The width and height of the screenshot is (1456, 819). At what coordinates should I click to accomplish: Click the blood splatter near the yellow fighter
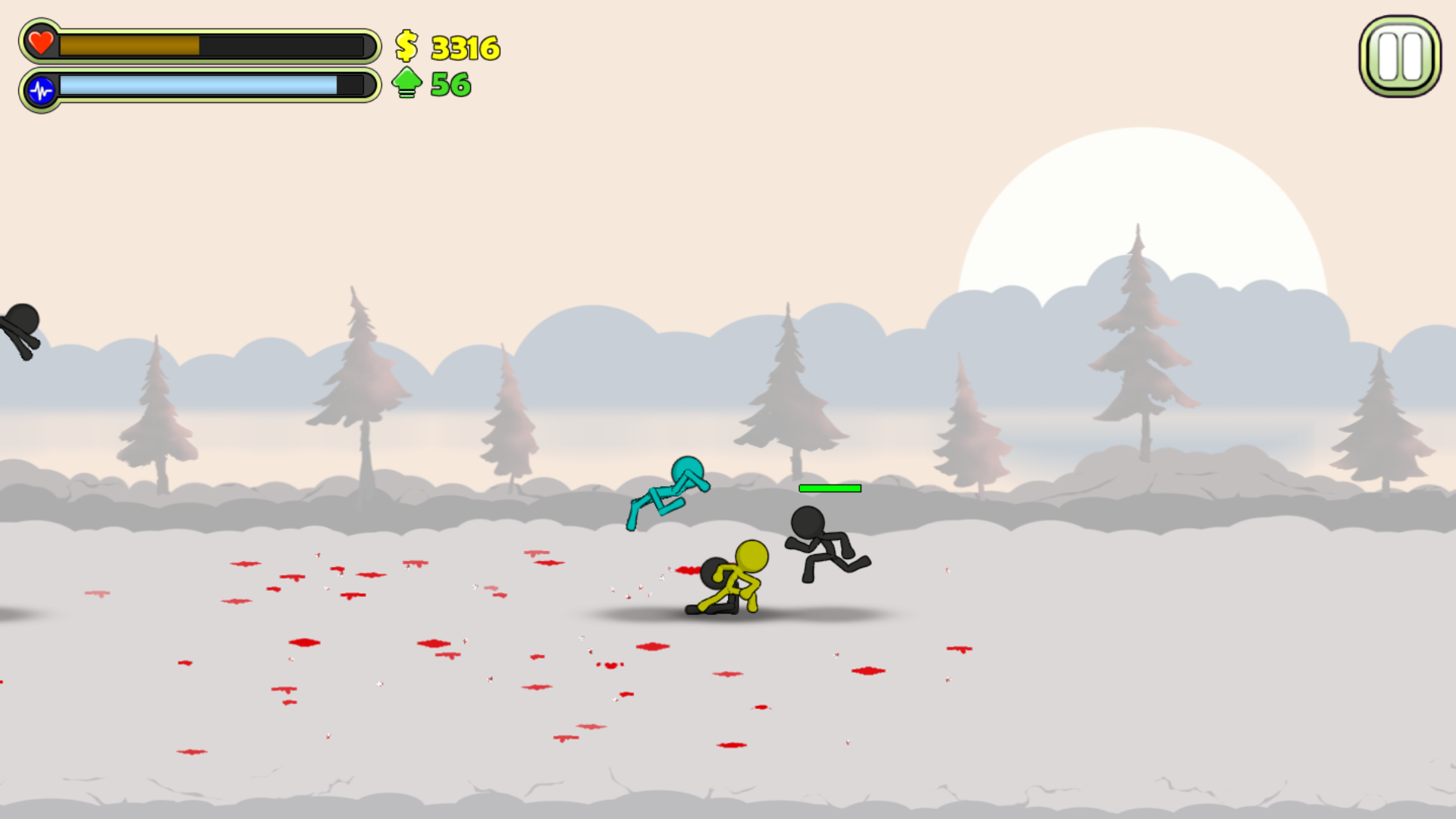tap(689, 571)
